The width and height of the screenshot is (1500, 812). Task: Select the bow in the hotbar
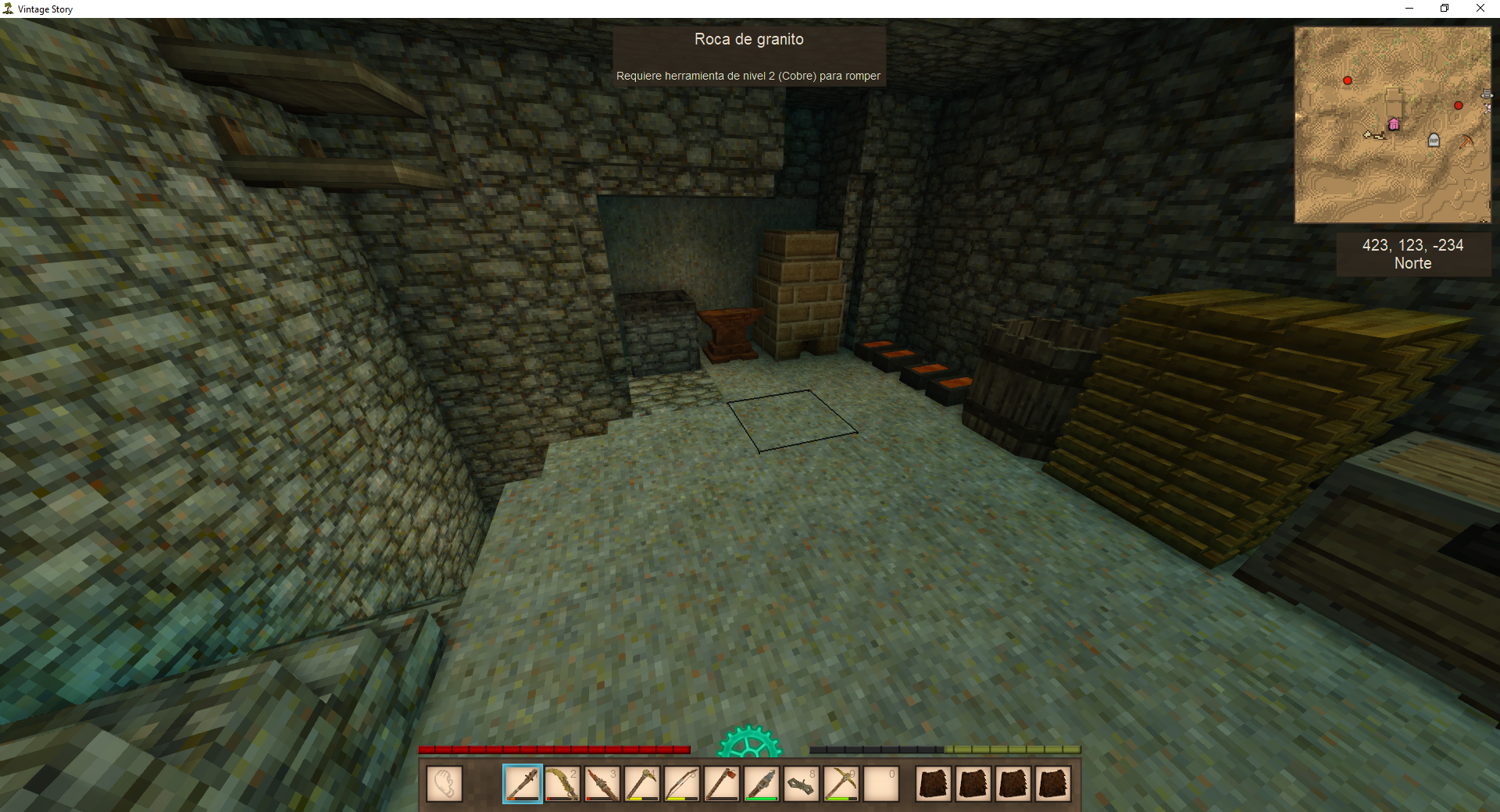[x=681, y=783]
